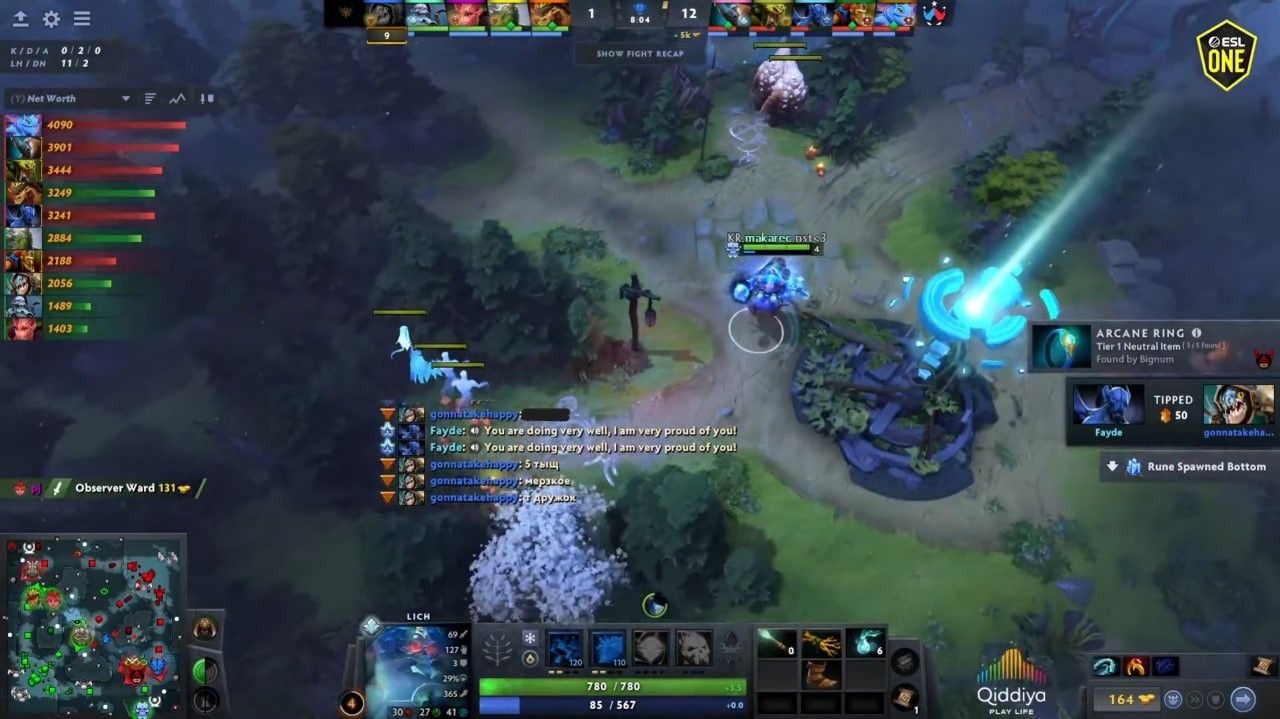Click the Arcane Ring neutral item notification
The image size is (1280, 719).
1148,346
